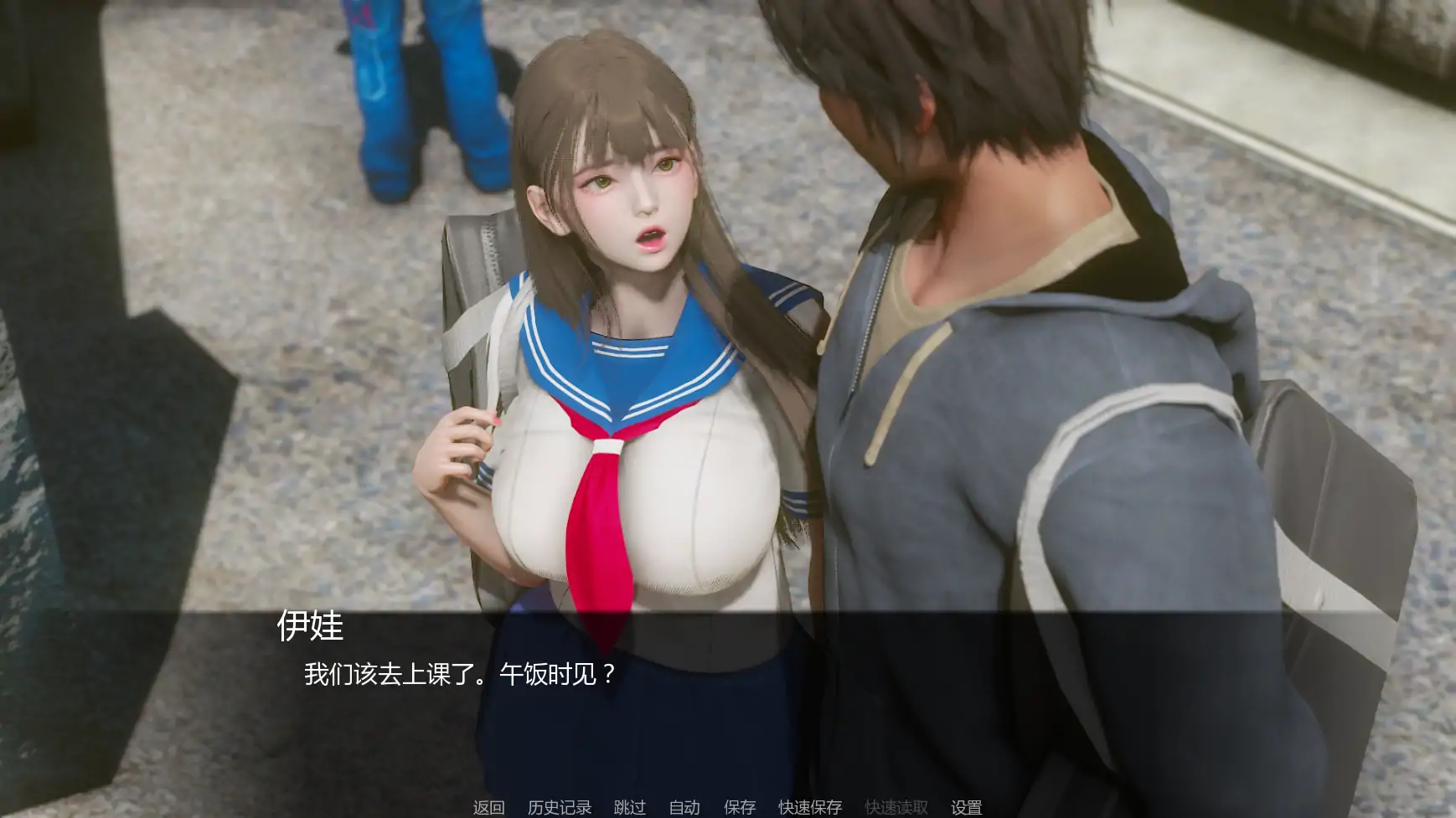Screen dimensions: 1456x818
Task: Make a quick save slot via 快速保存
Action: [810, 806]
